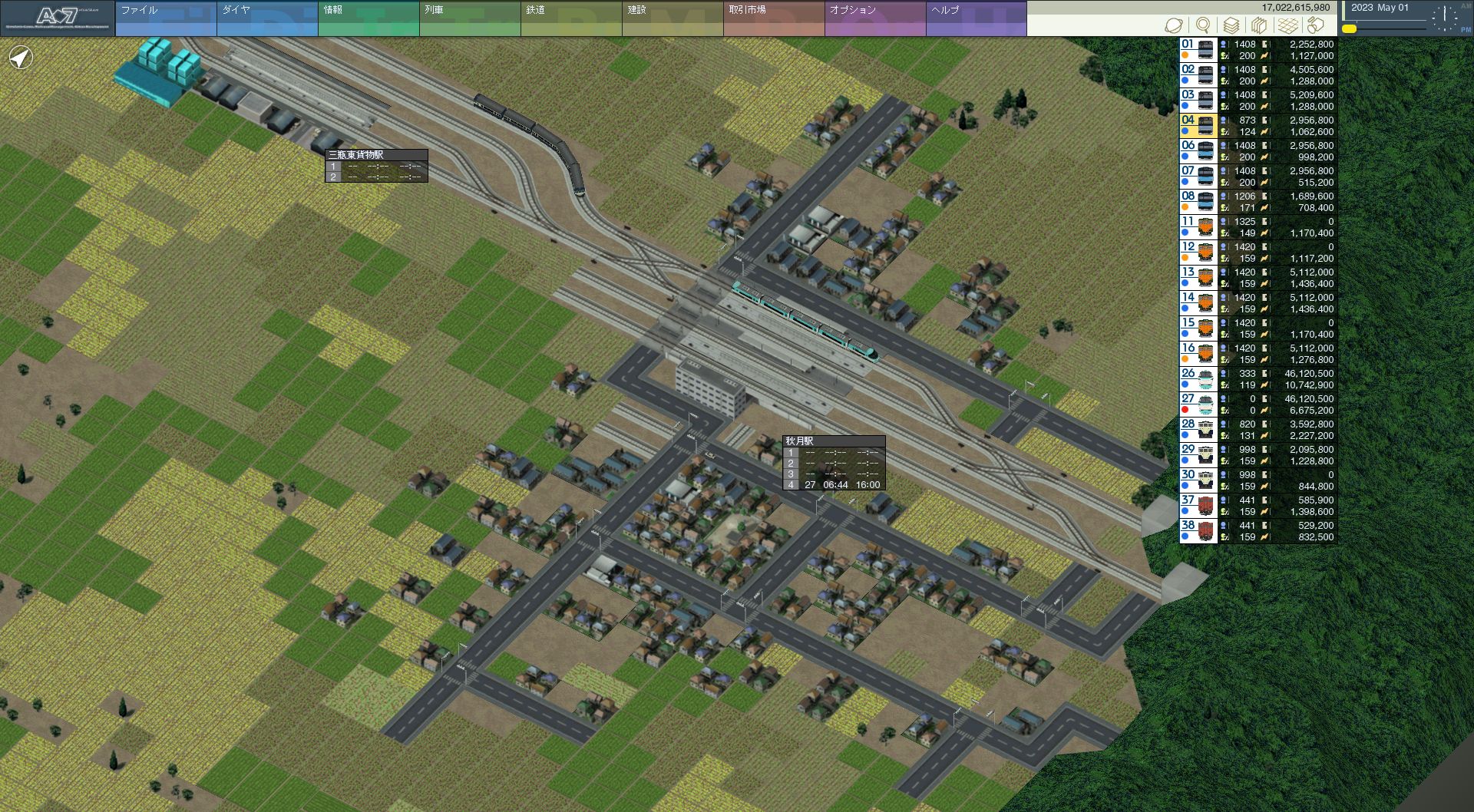Click the stacked layers icon
Viewport: 1474px width, 812px height.
click(1231, 25)
